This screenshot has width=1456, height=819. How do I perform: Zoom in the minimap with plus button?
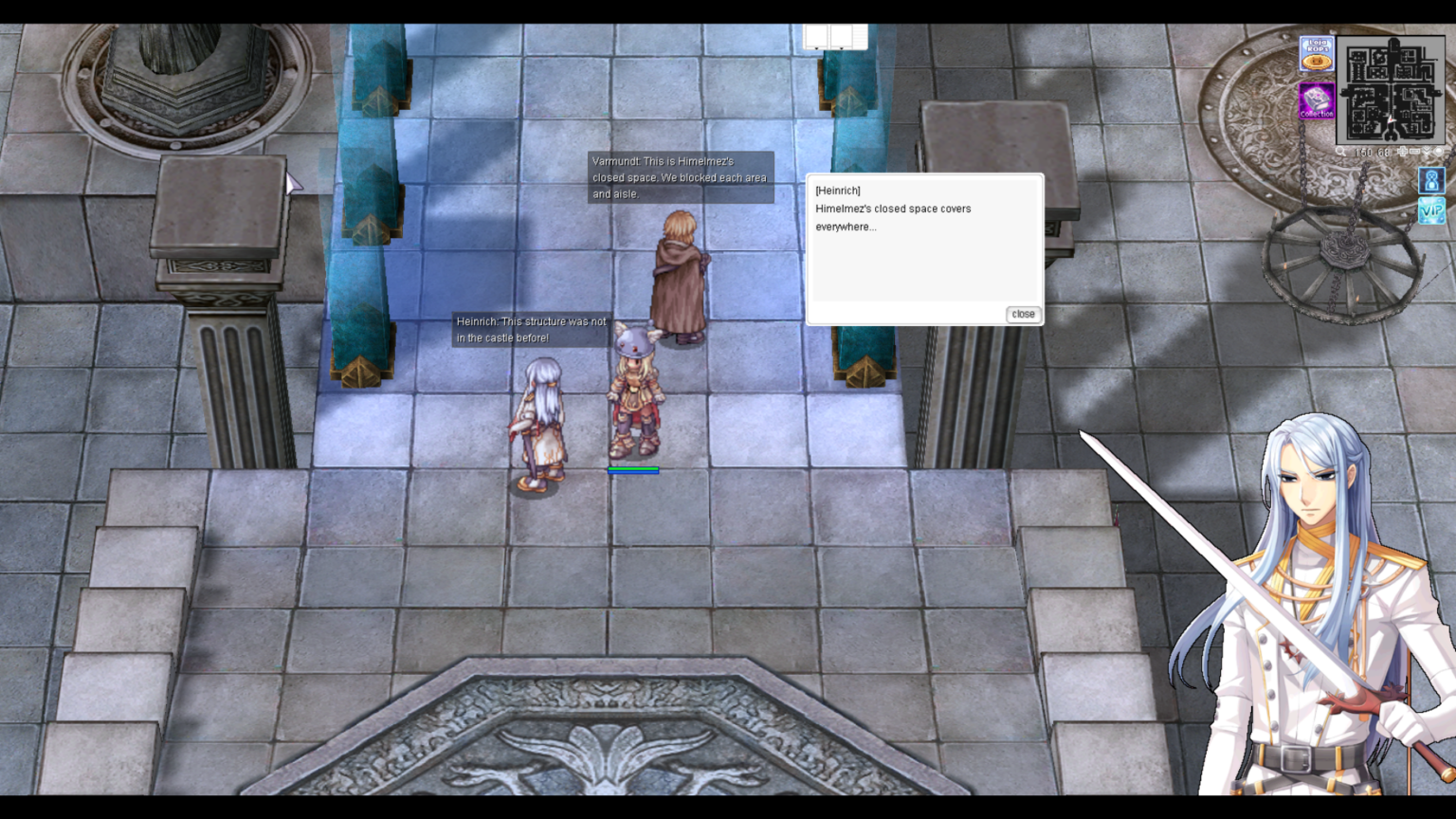pos(1402,152)
